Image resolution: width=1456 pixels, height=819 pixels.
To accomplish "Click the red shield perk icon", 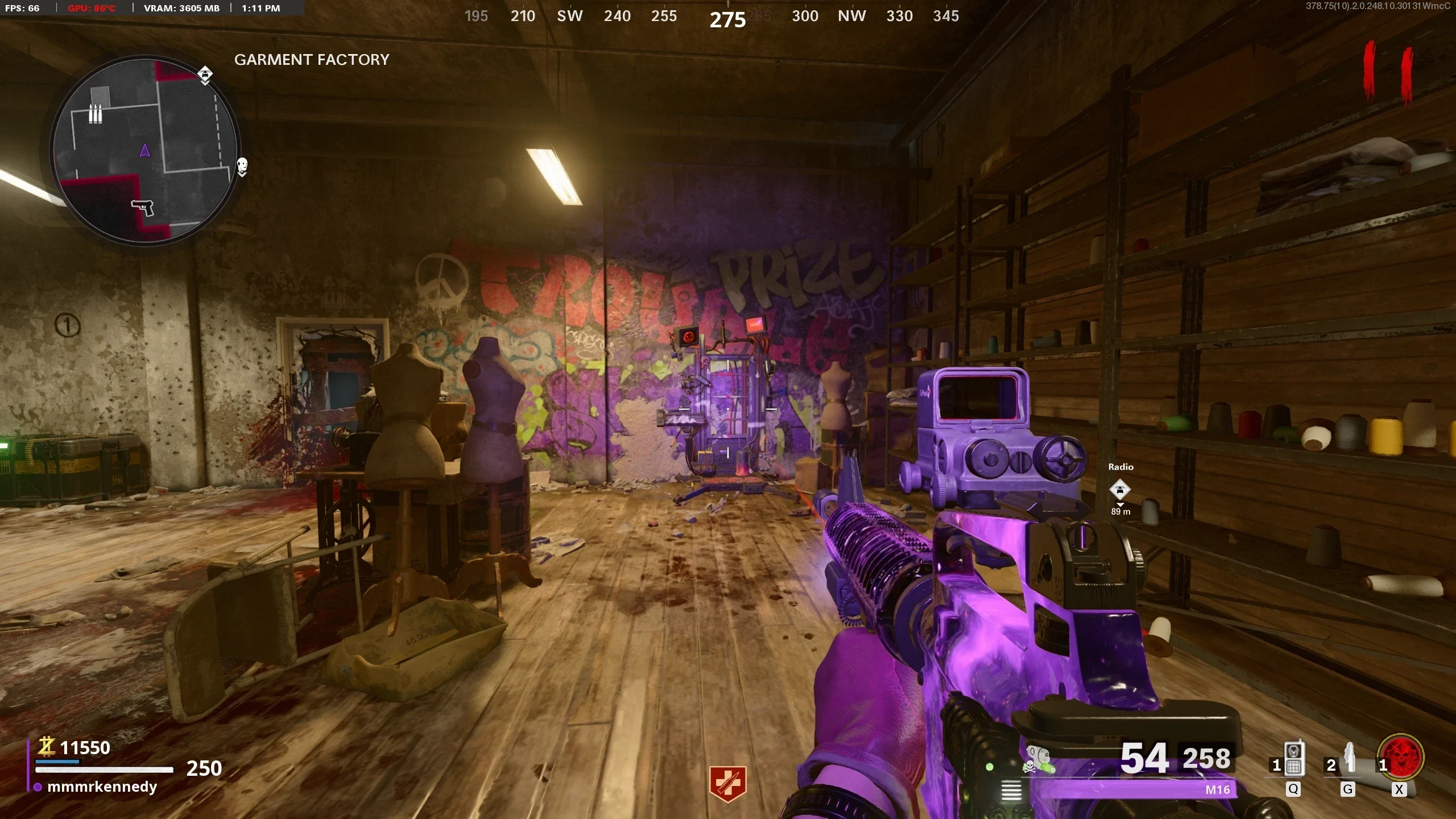I will click(727, 783).
